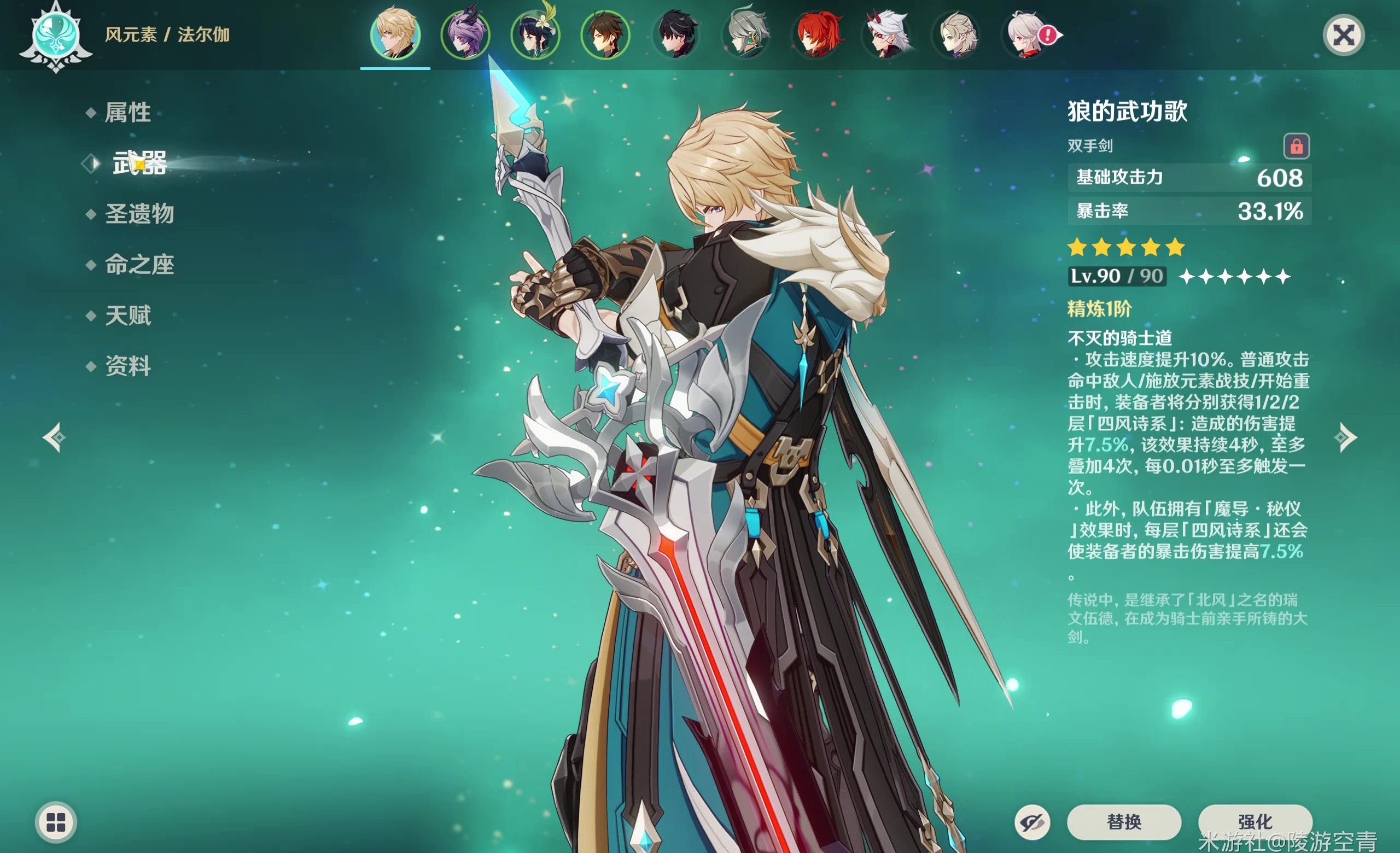Open the four-square grid menu button
Image resolution: width=1400 pixels, height=853 pixels.
56,822
